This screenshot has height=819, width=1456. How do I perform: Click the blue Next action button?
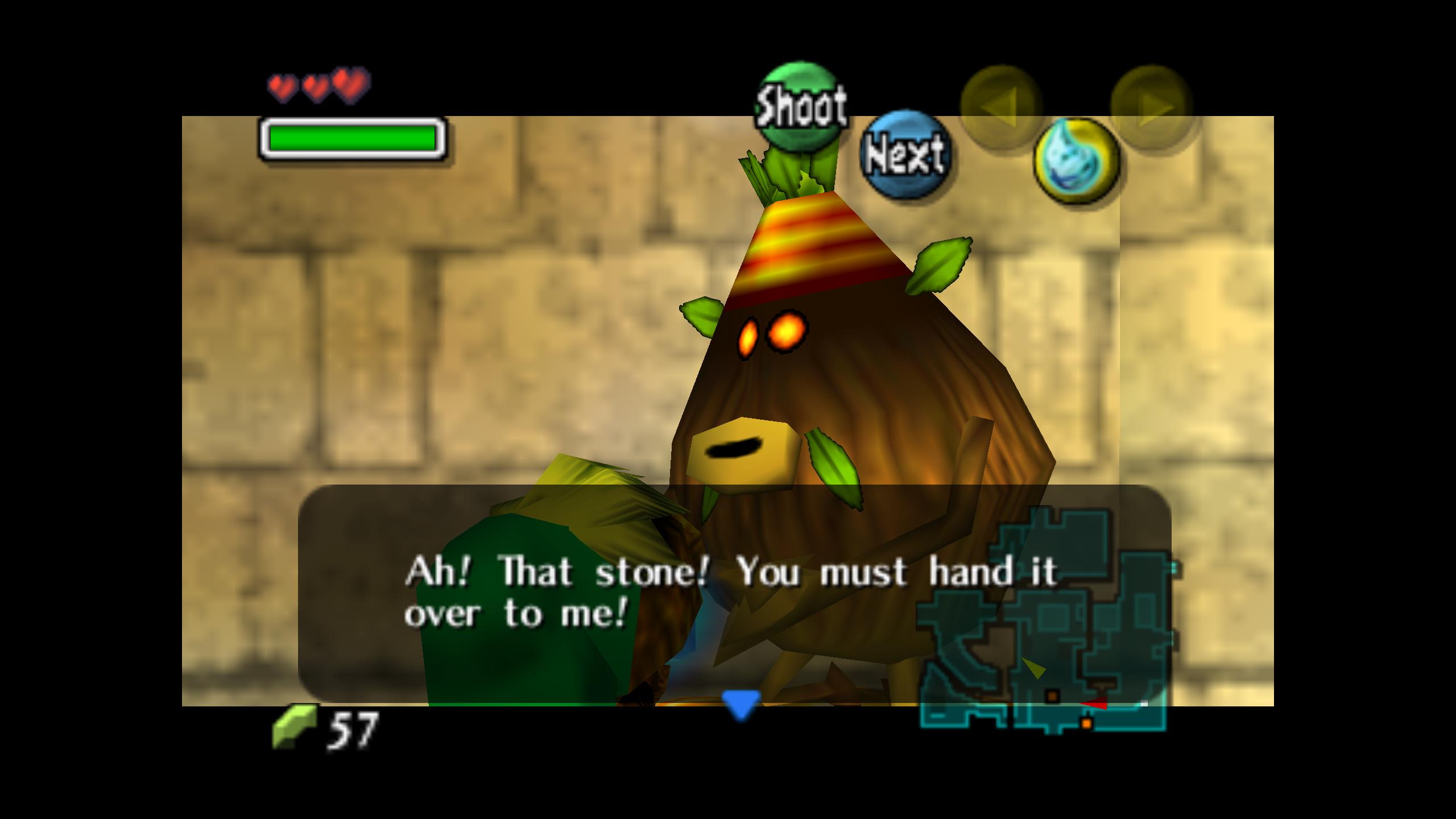[904, 154]
